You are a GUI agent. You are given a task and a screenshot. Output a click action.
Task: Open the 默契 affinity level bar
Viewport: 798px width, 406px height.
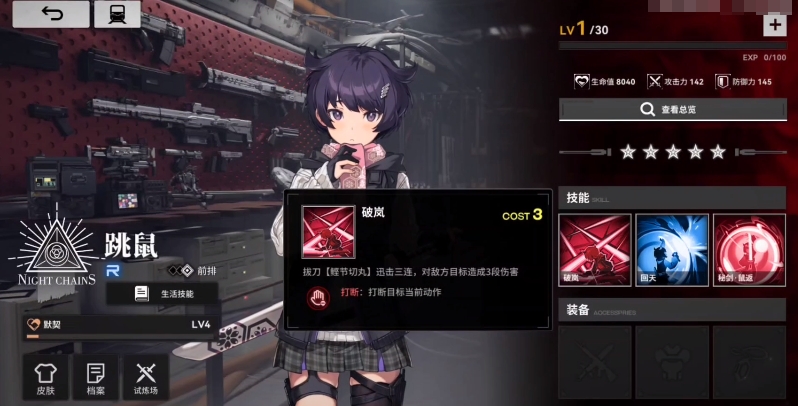118,325
